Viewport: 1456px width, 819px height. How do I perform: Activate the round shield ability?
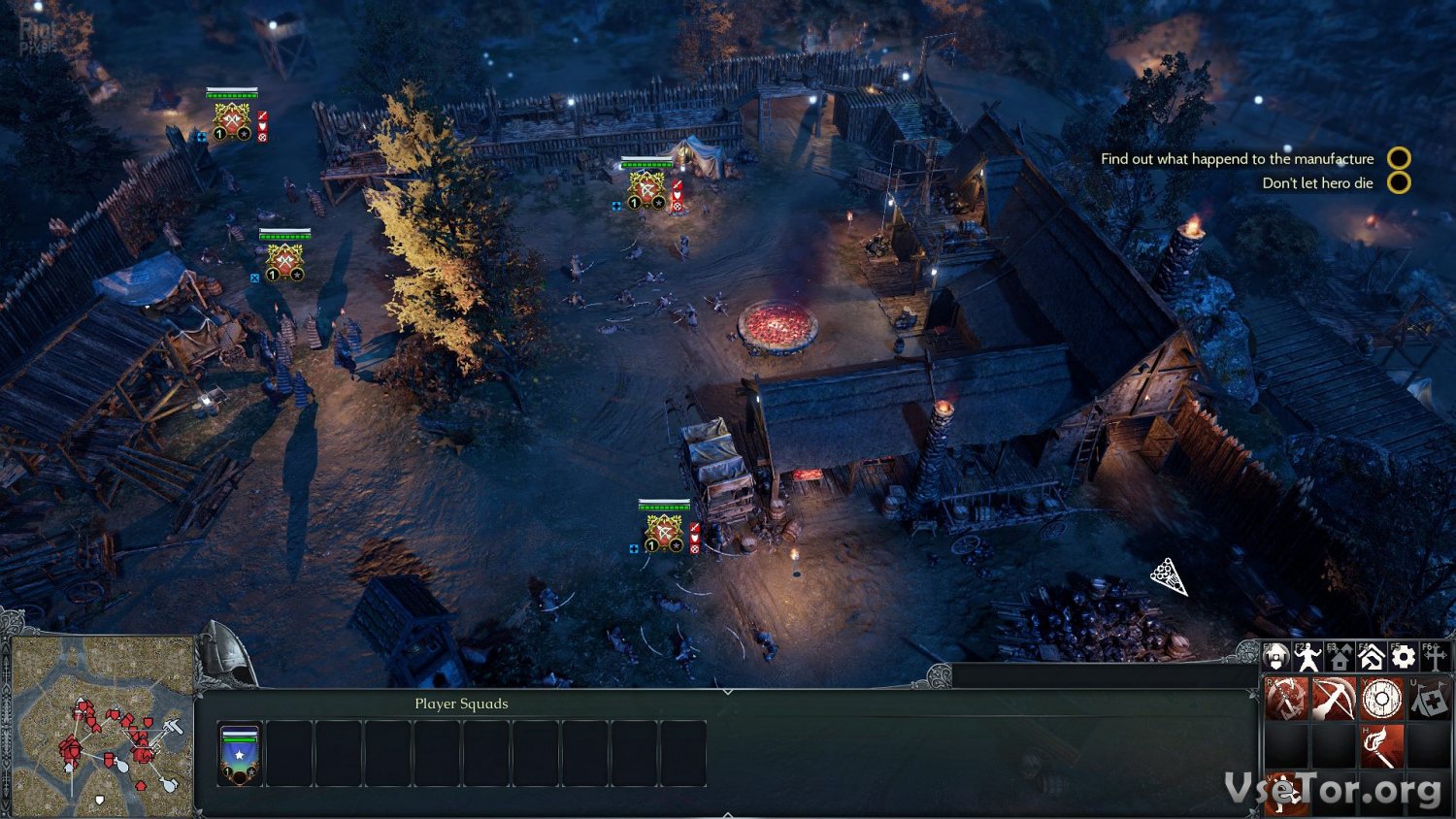pyautogui.click(x=1381, y=699)
